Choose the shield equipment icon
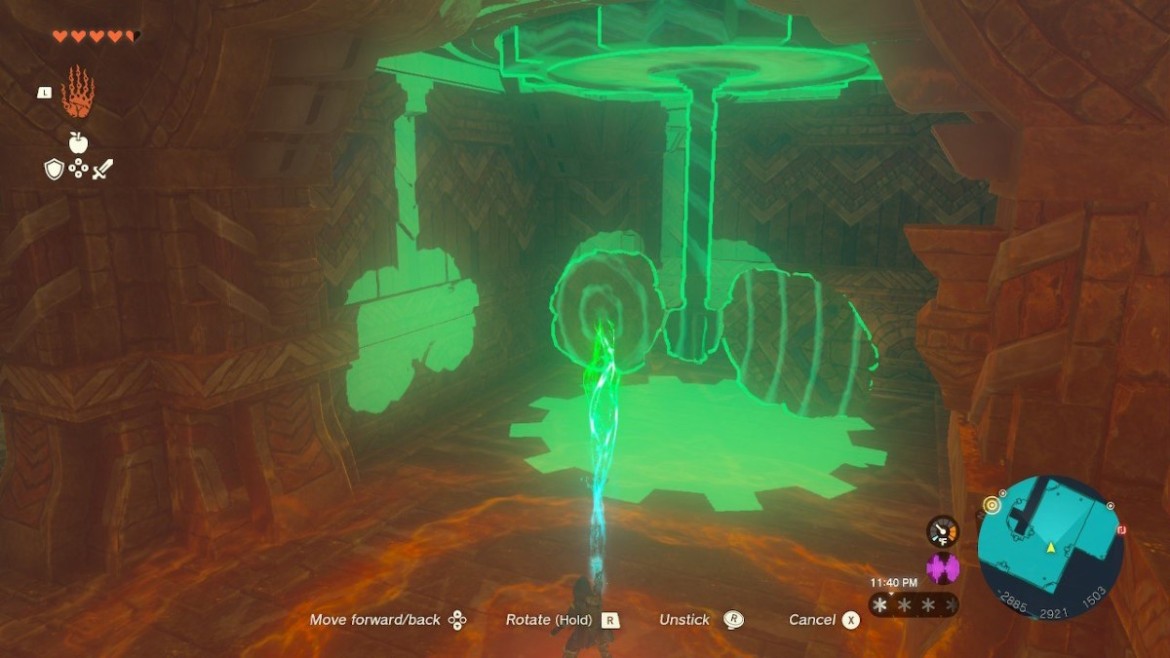The height and width of the screenshot is (658, 1170). pos(54,170)
